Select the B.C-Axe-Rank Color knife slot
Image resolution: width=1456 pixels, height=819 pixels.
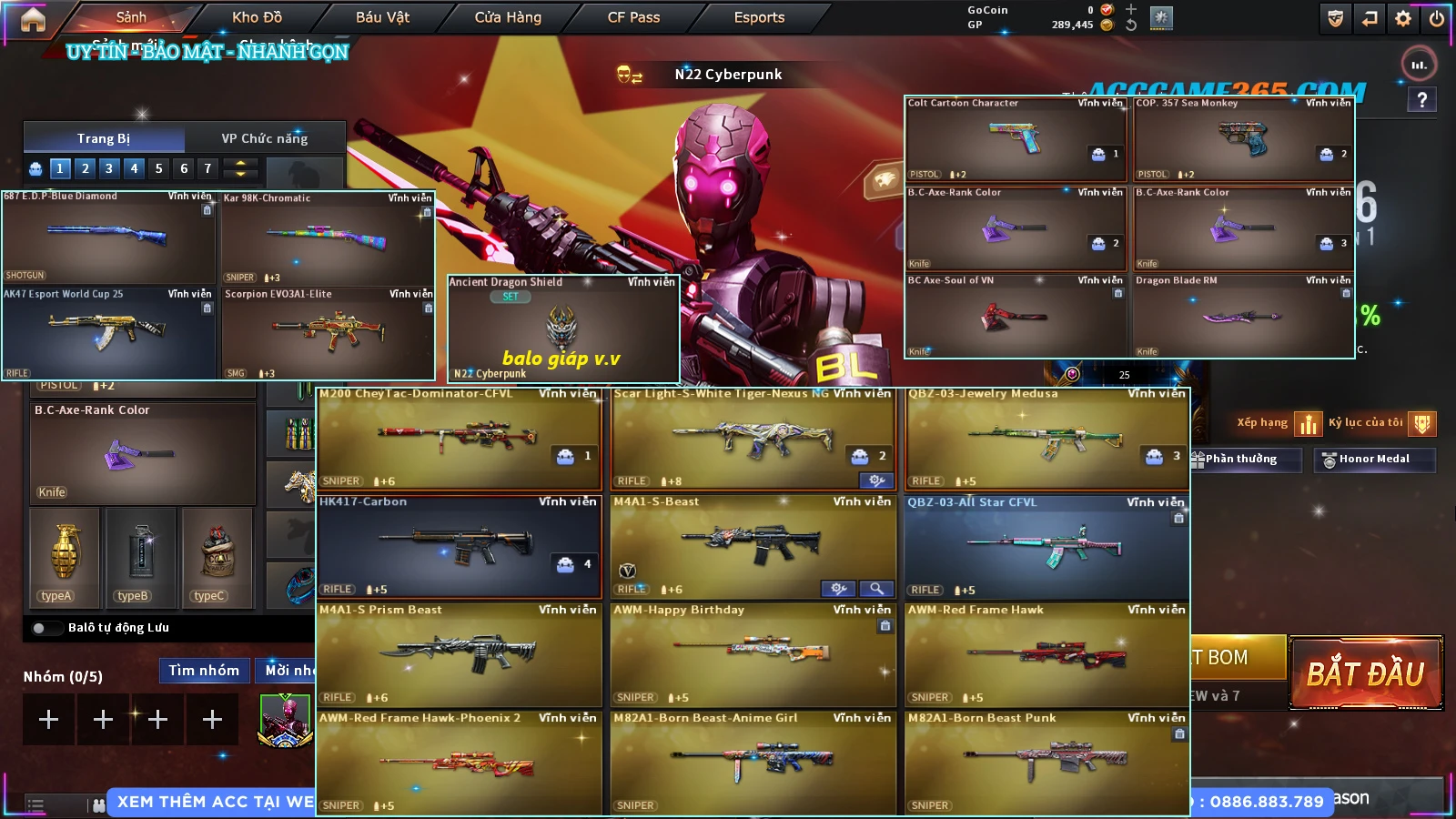142,453
